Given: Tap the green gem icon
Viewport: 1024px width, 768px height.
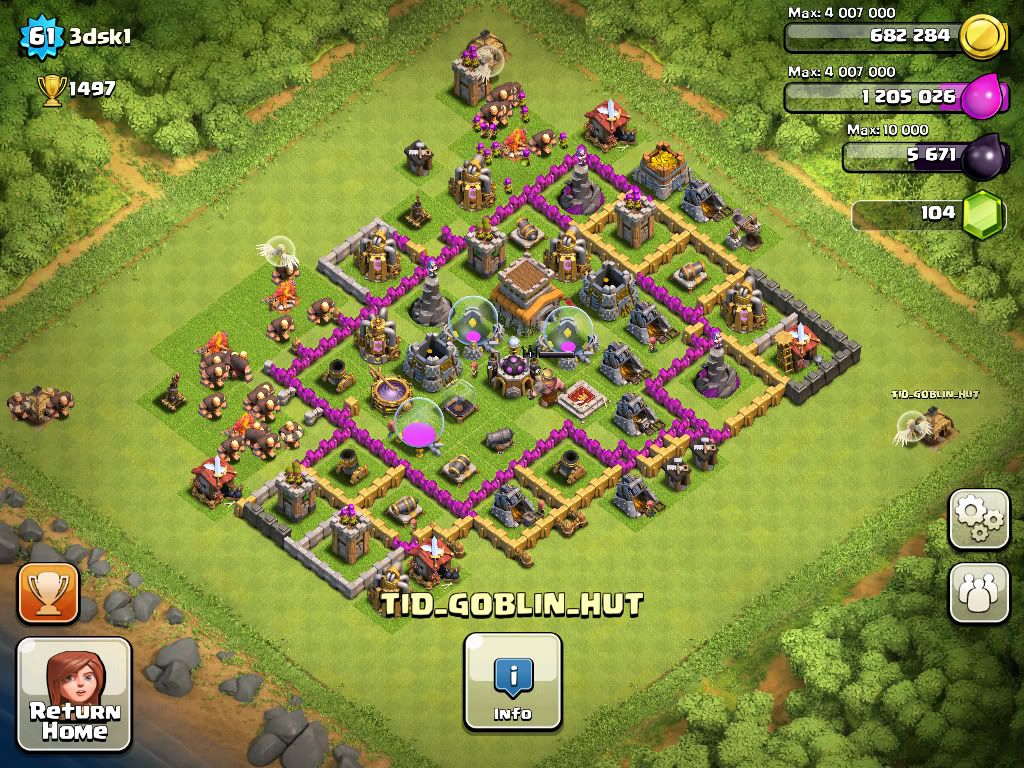Looking at the screenshot, I should tap(981, 213).
